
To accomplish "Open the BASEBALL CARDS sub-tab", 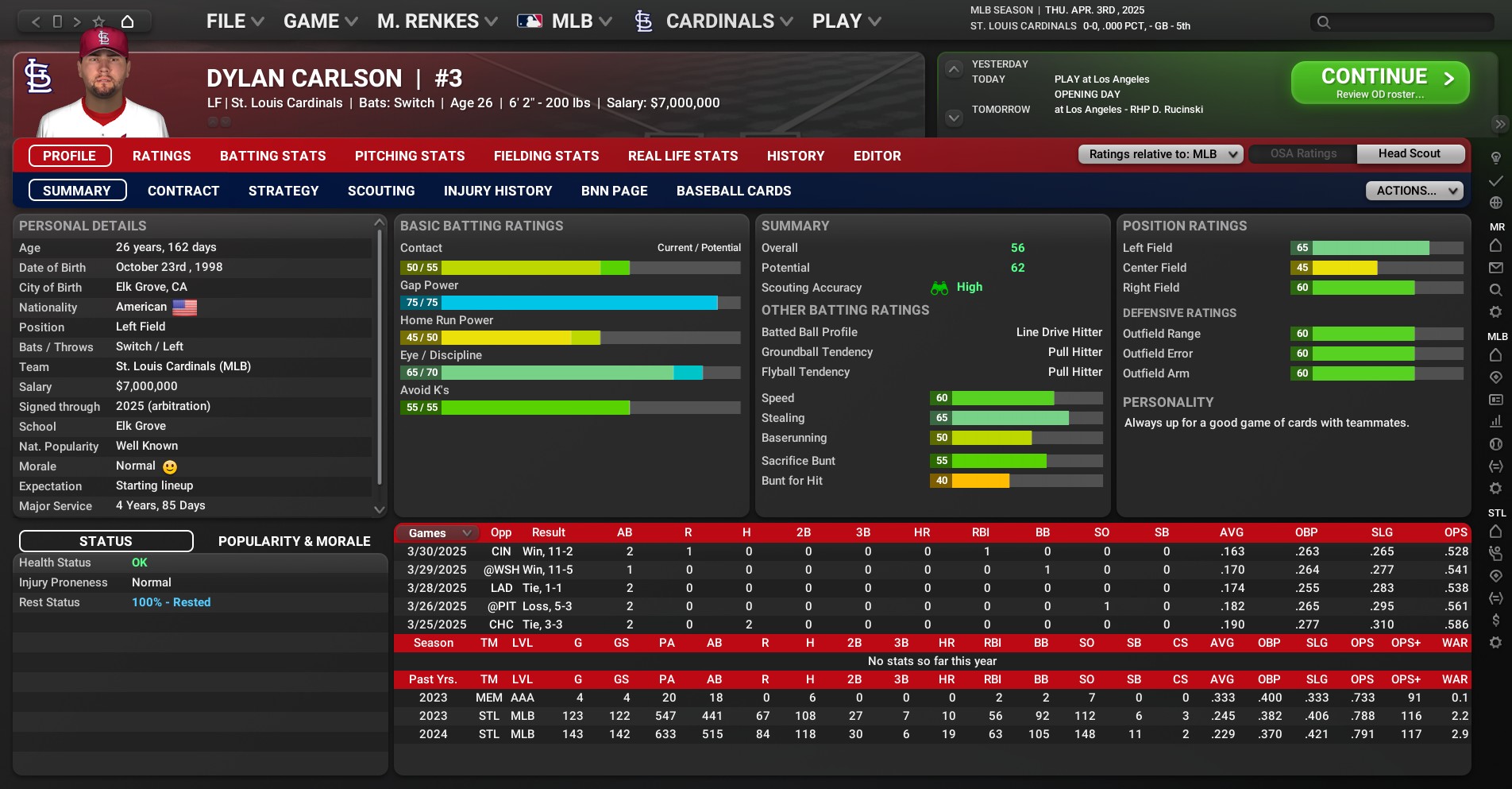I will [733, 191].
